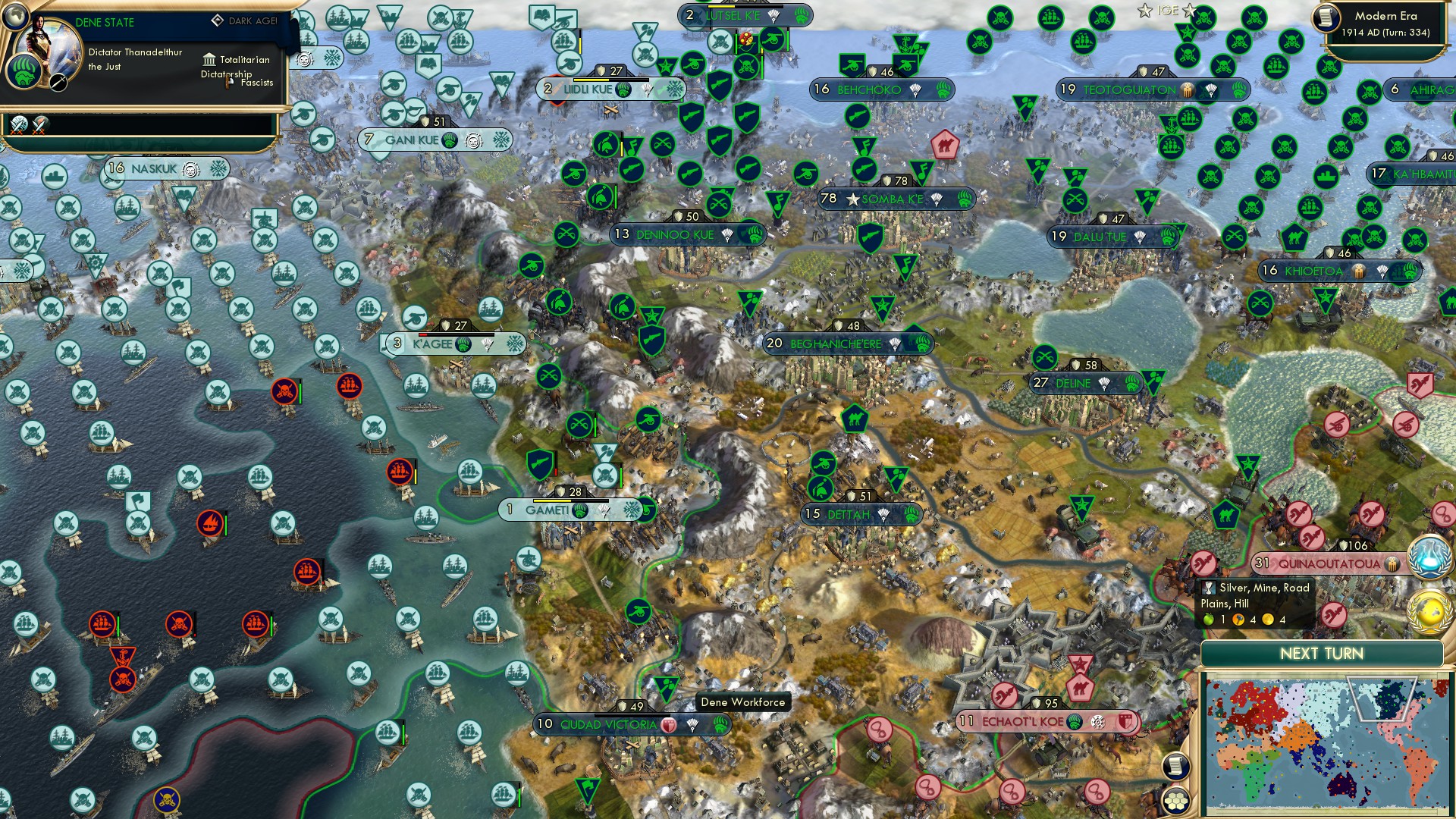Select Thanadelthur's leader portrait

click(49, 49)
